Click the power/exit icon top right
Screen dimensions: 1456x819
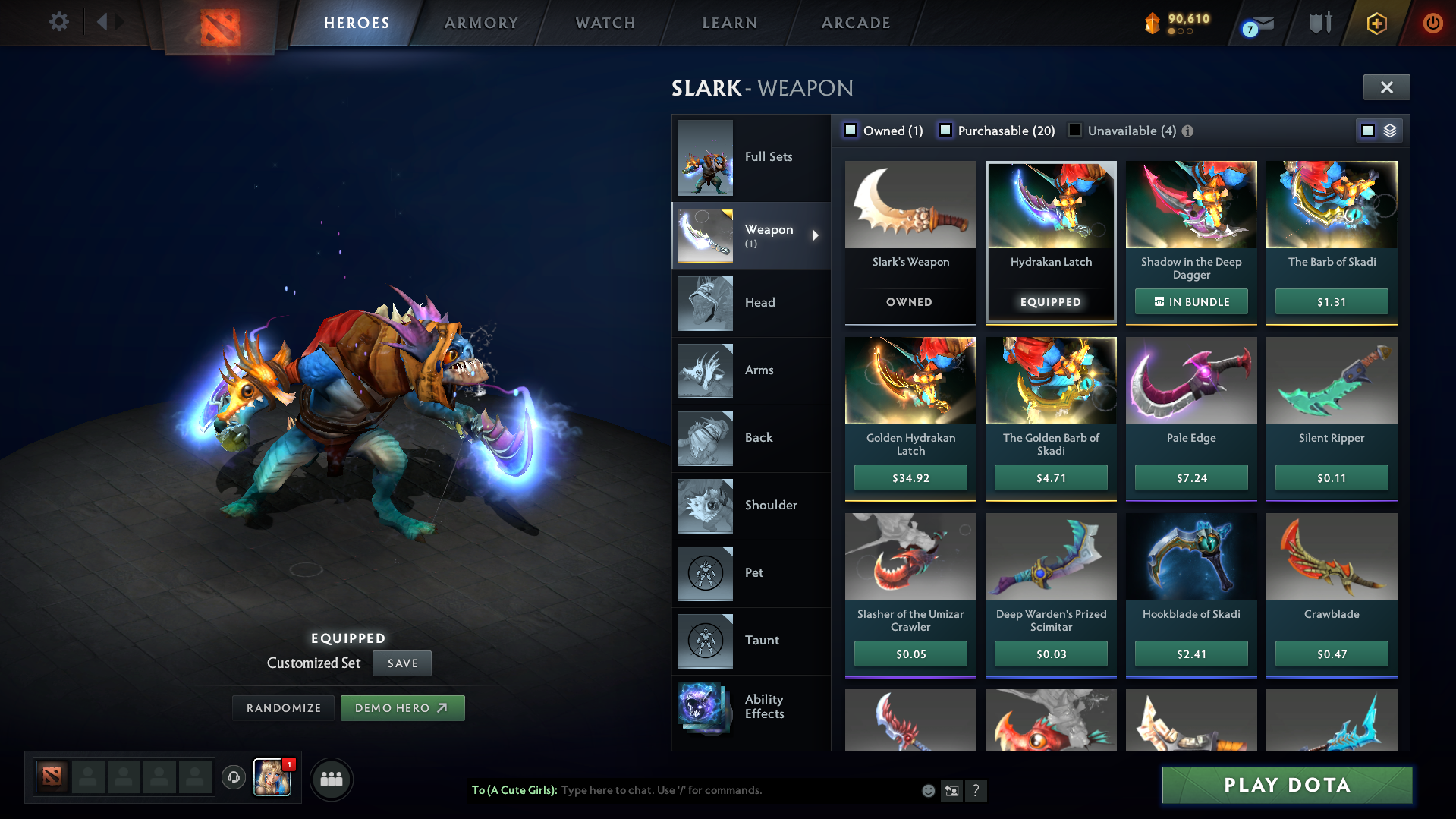[x=1432, y=23]
